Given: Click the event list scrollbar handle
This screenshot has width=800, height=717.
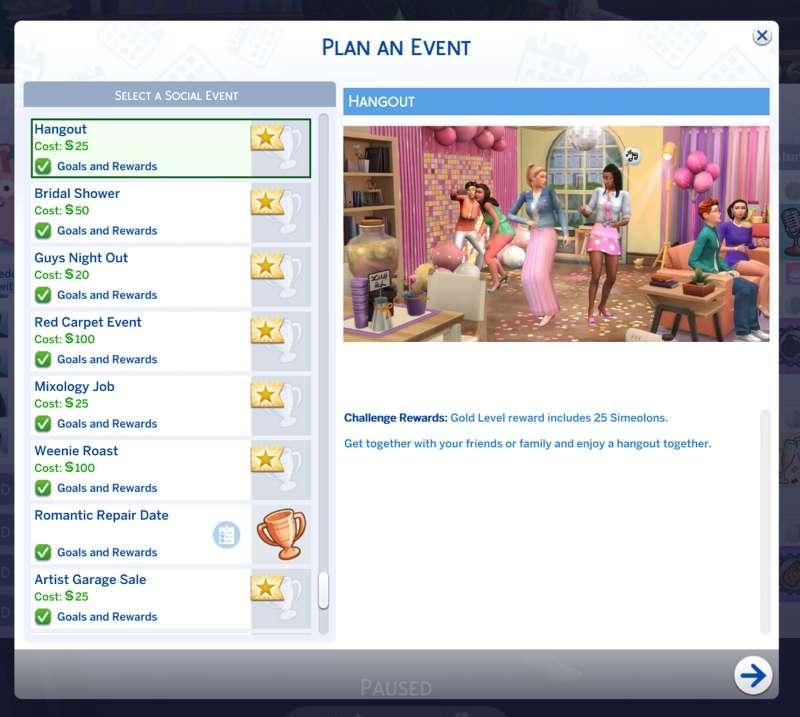Looking at the screenshot, I should click(x=323, y=590).
